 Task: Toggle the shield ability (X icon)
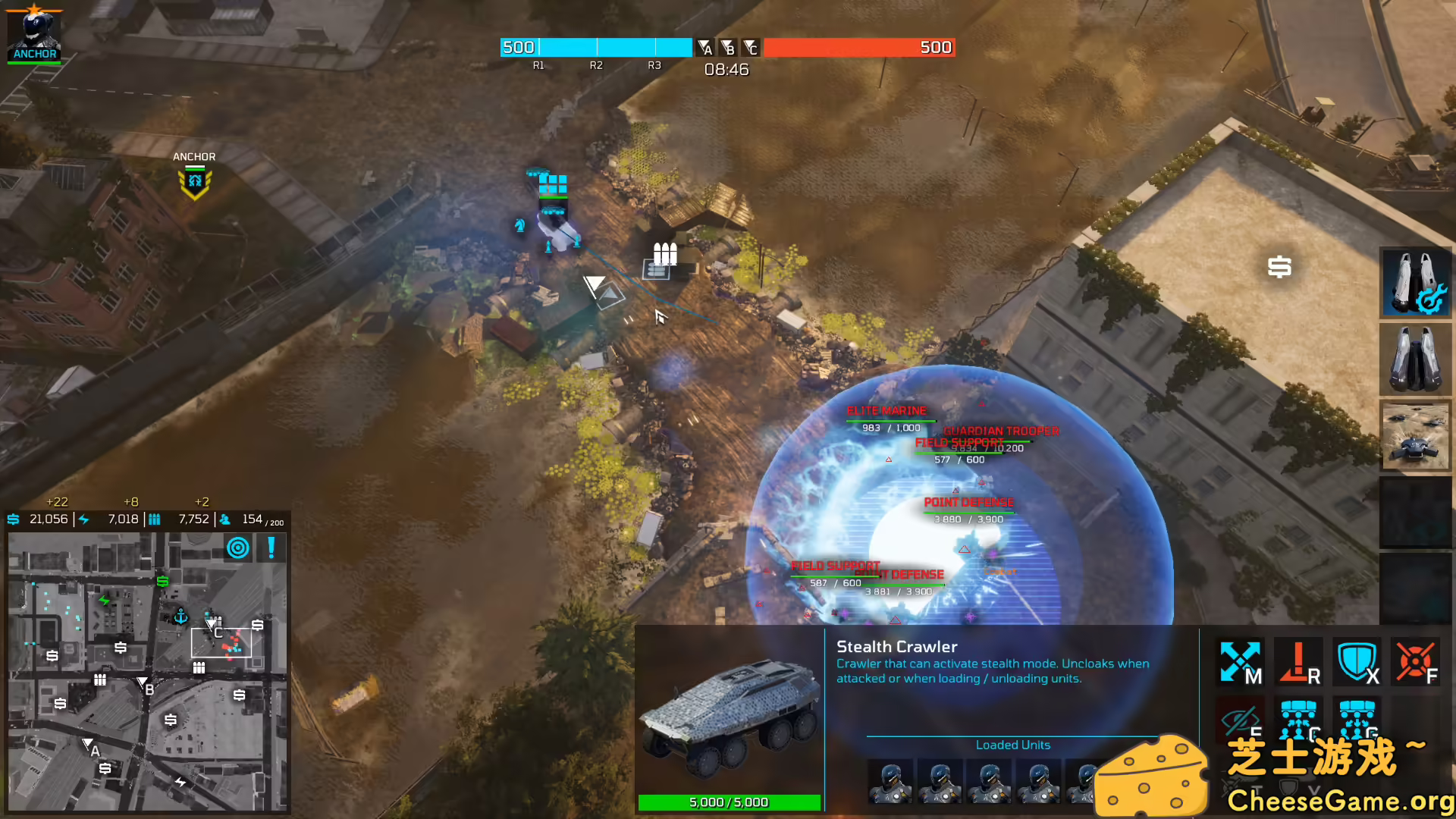(x=1357, y=661)
